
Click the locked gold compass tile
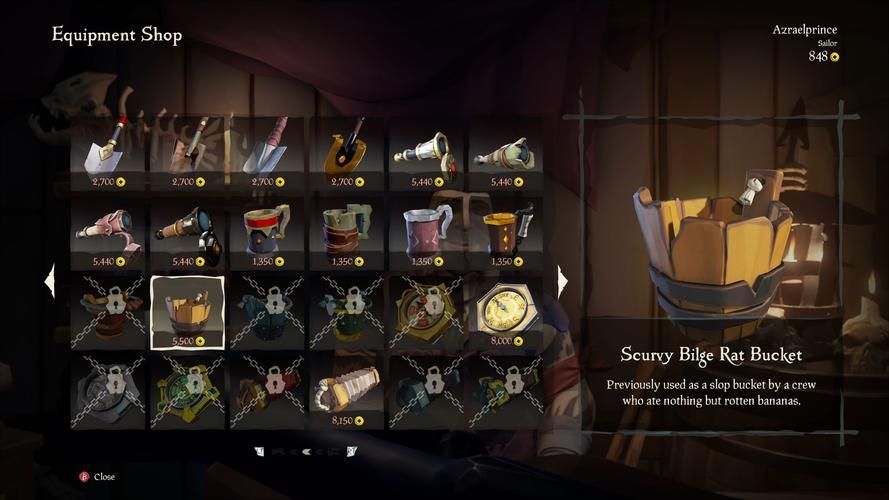click(x=427, y=311)
